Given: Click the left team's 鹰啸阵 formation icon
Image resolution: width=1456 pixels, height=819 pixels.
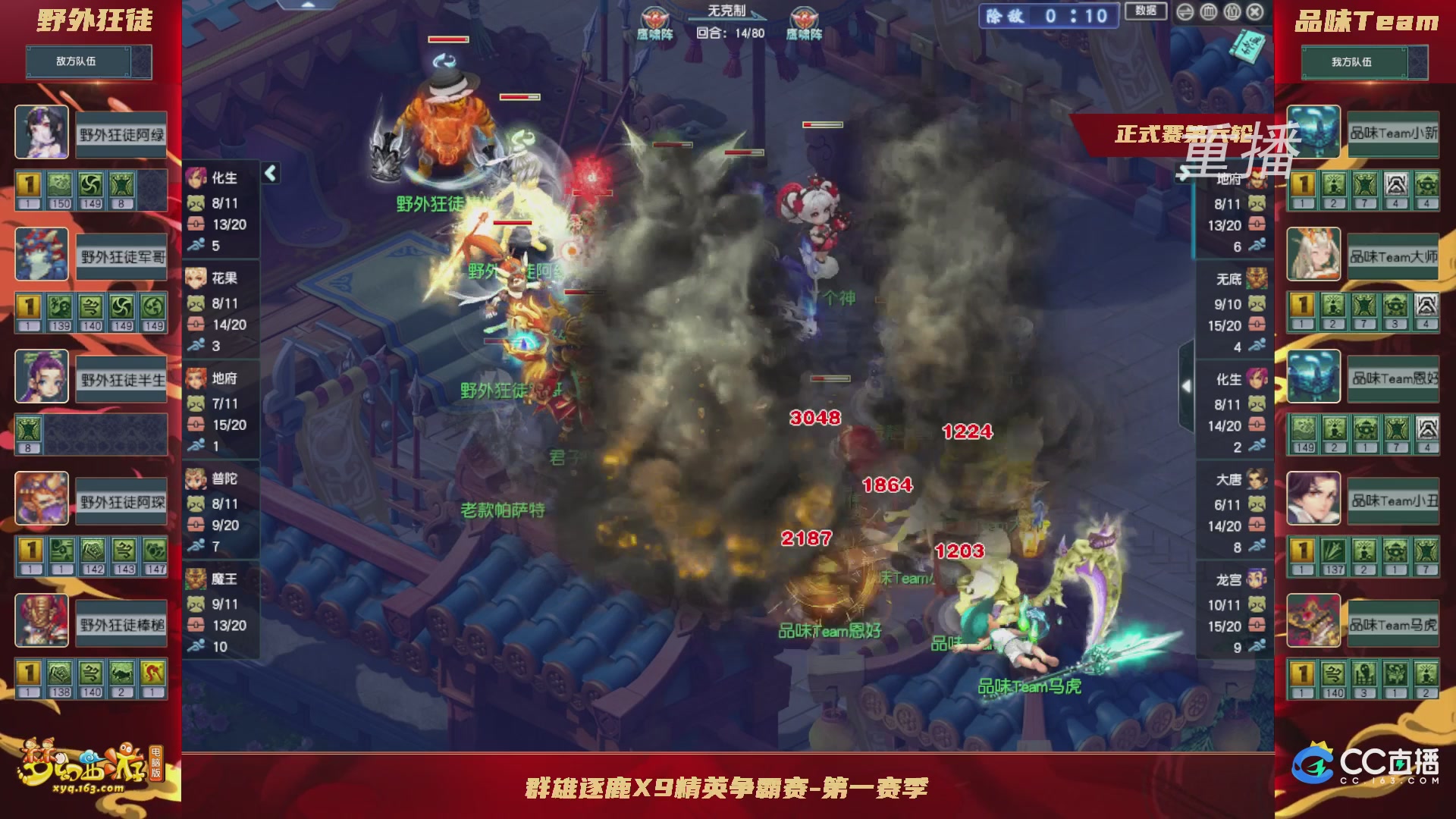Looking at the screenshot, I should [654, 19].
